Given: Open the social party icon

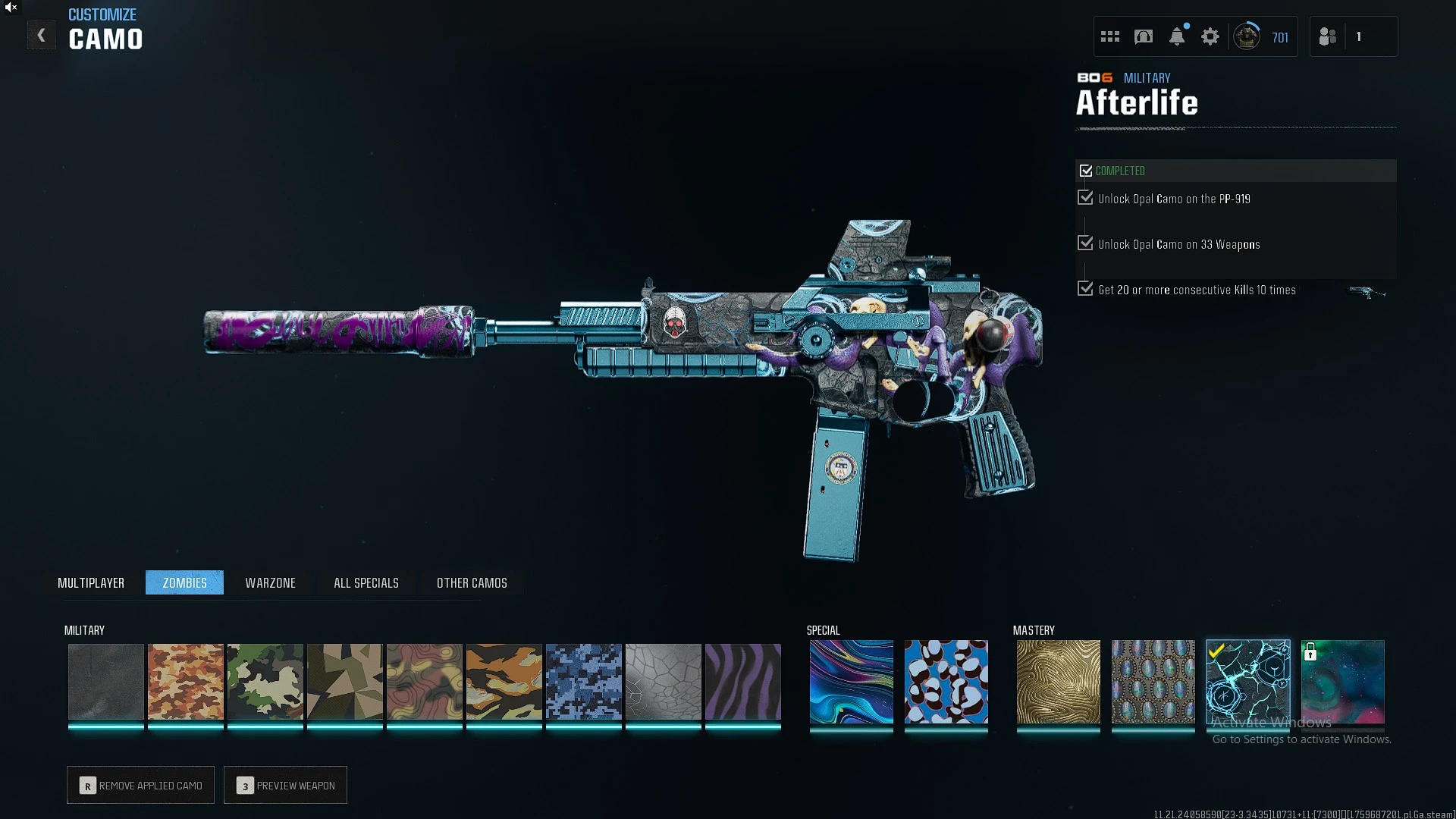Looking at the screenshot, I should tap(1328, 36).
